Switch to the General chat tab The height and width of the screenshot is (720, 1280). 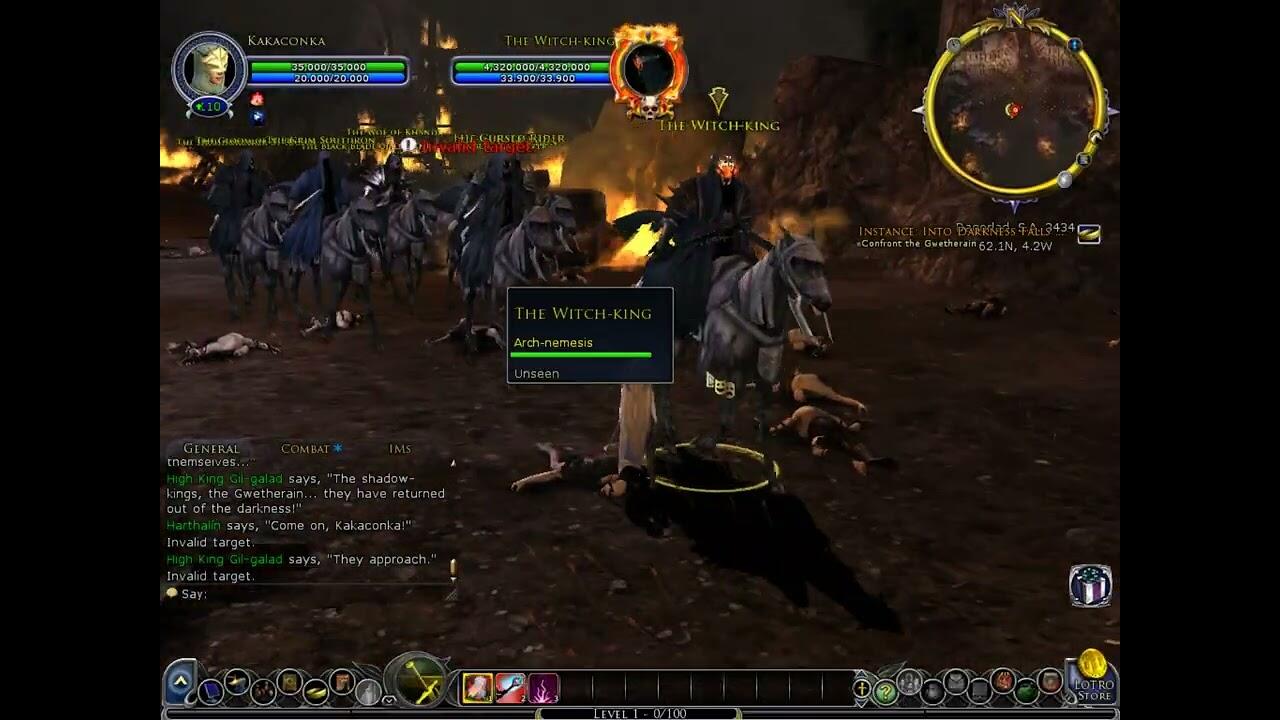click(211, 449)
